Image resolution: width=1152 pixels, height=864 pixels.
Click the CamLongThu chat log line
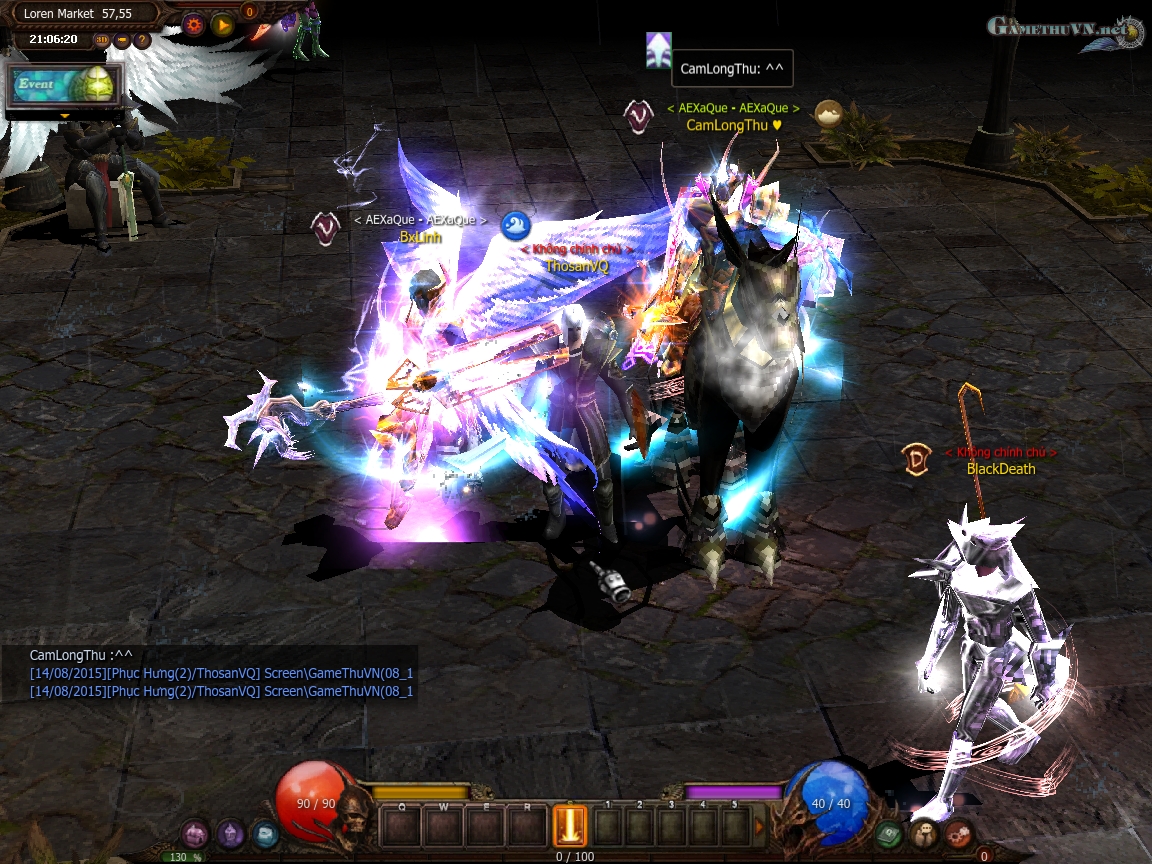click(81, 655)
